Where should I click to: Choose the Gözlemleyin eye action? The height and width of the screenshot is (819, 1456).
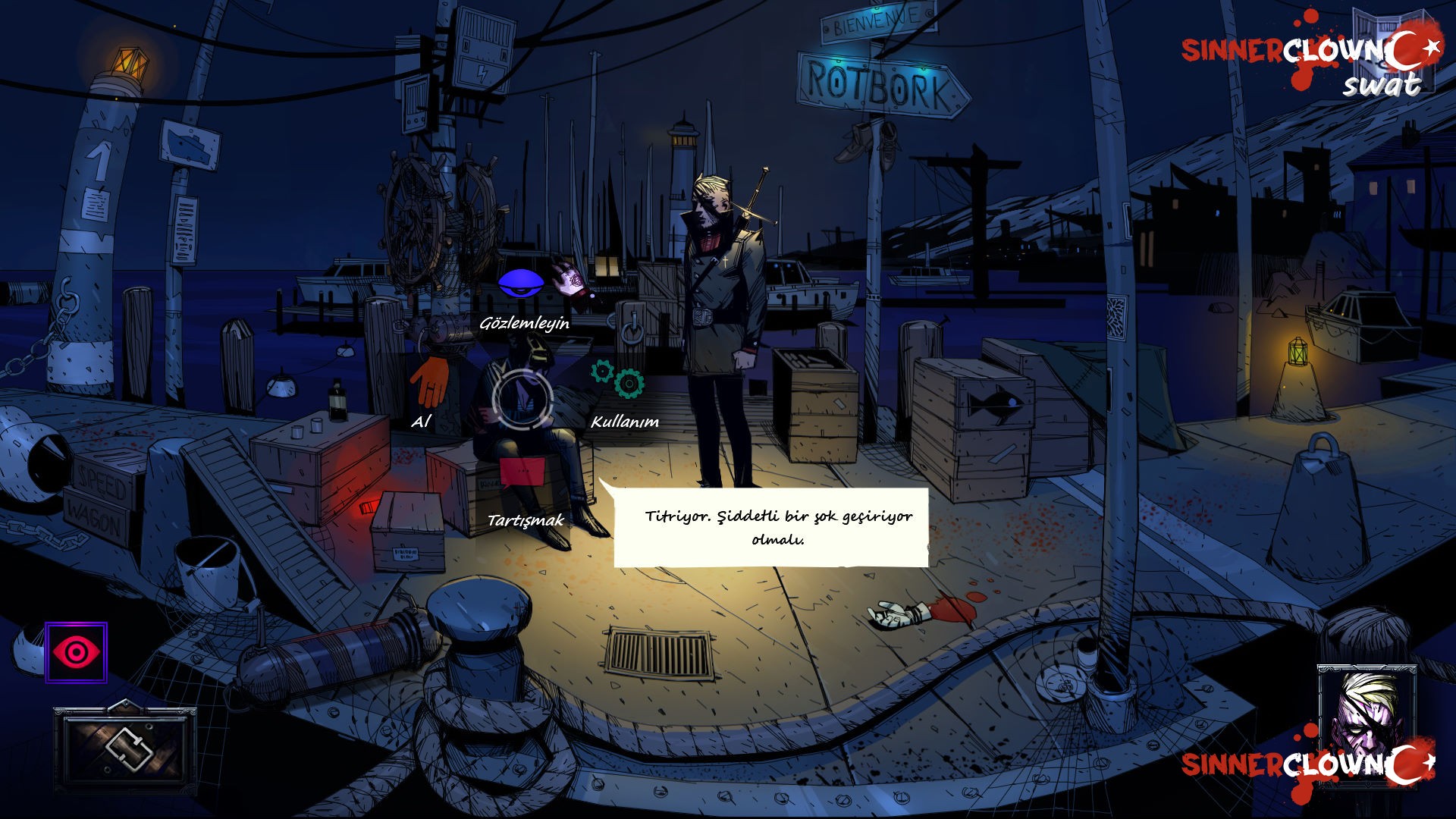tap(520, 284)
